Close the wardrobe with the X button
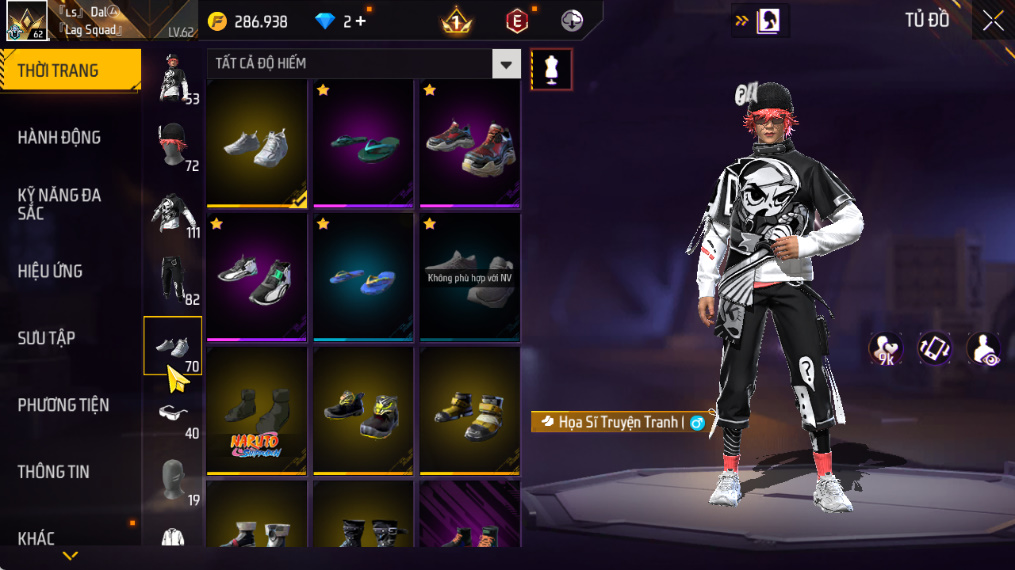This screenshot has width=1015, height=570. pos(992,20)
